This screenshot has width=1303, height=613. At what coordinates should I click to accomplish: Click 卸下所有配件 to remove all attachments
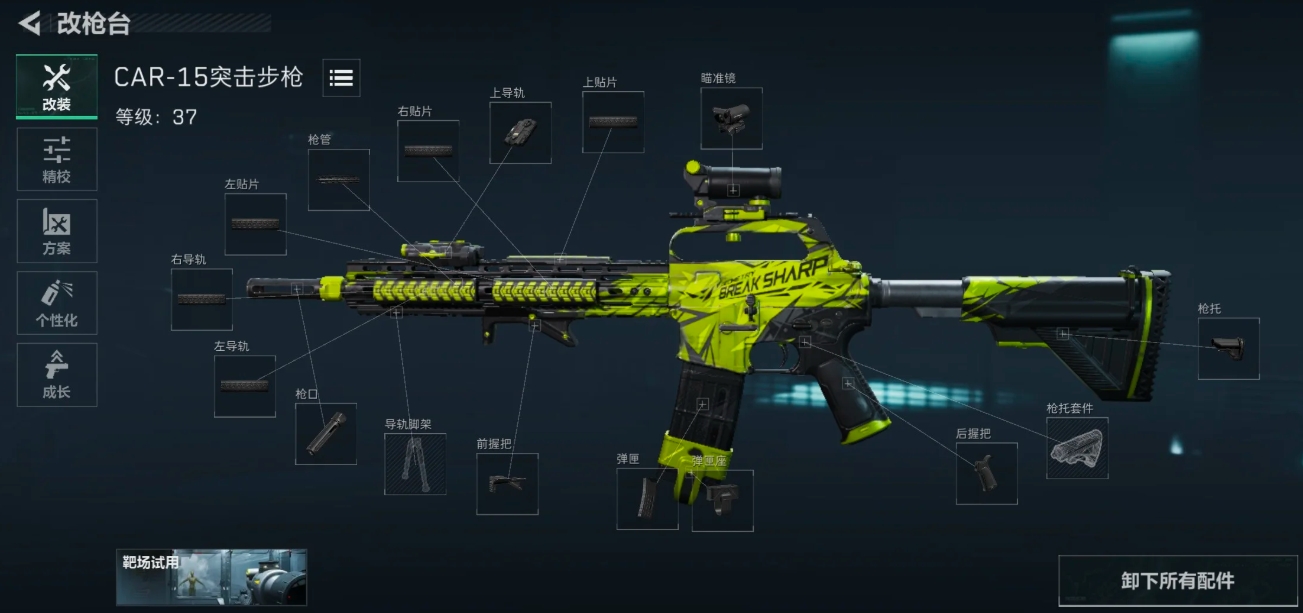coord(1177,581)
